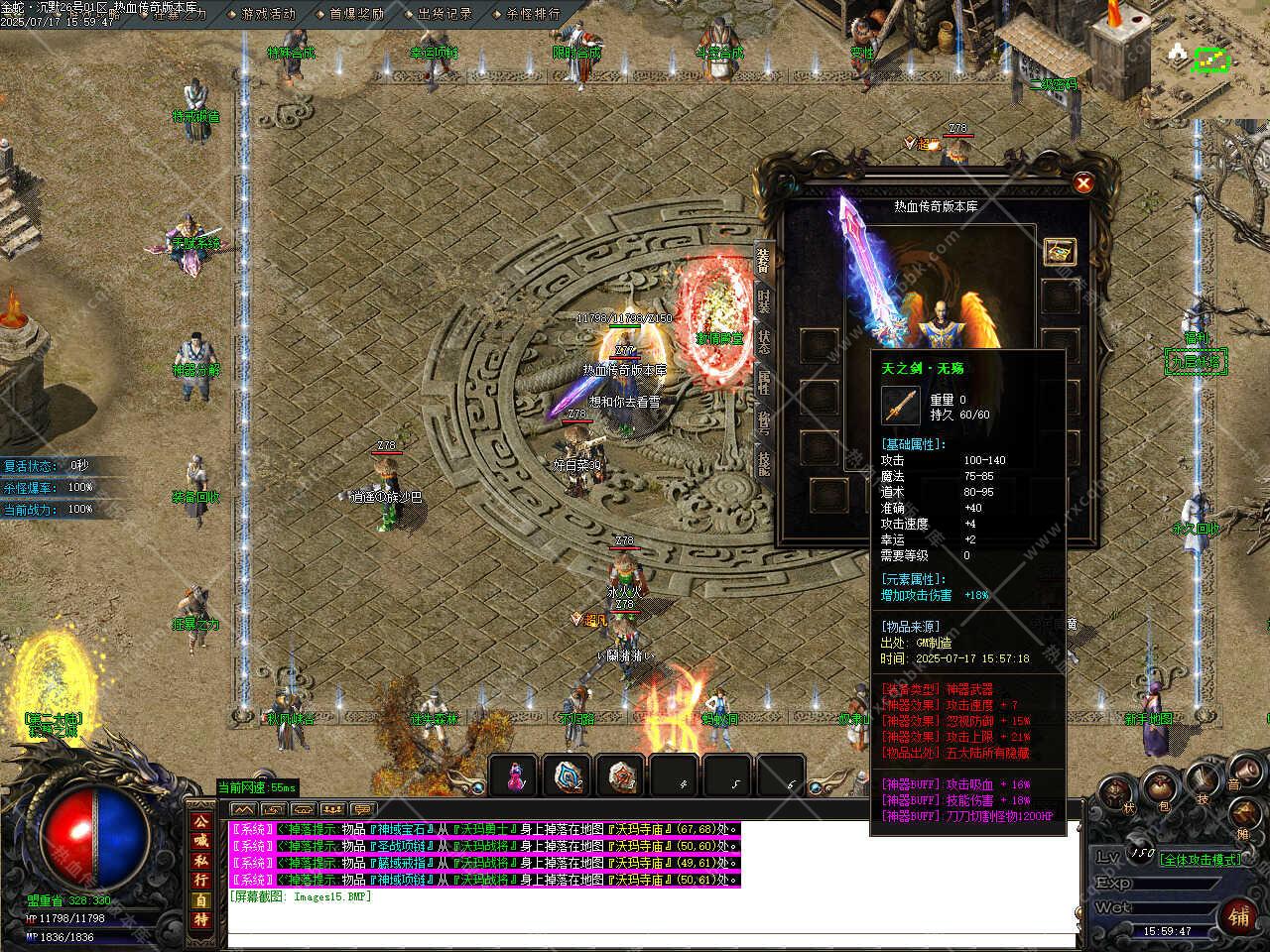
Task: Close the character equipment panel
Action: [x=1083, y=183]
